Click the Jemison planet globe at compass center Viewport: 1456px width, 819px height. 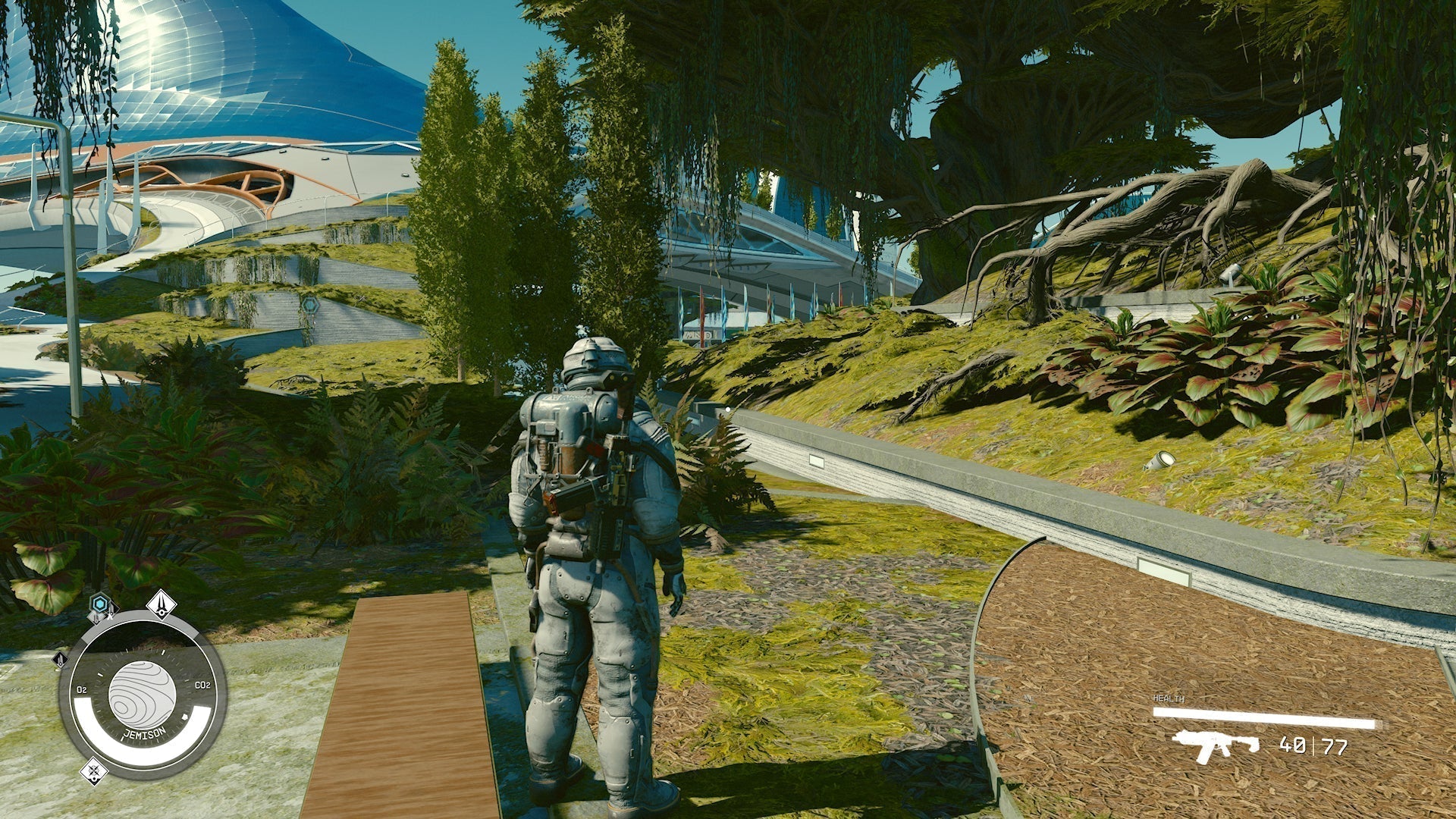141,692
